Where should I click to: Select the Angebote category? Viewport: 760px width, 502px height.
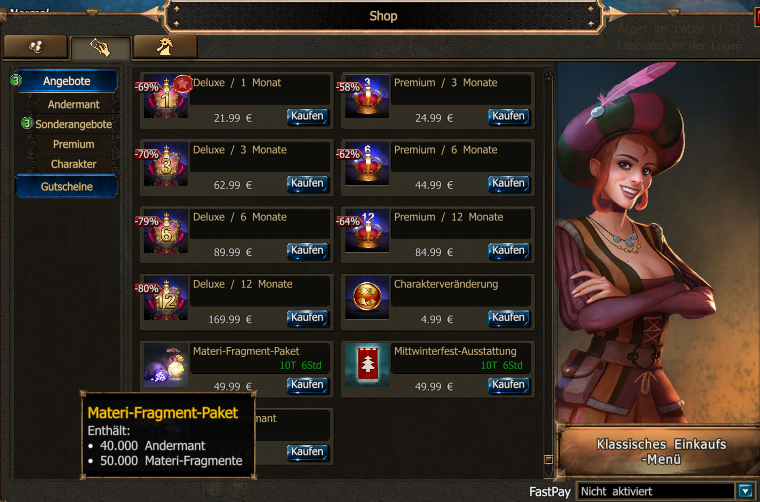(x=67, y=81)
